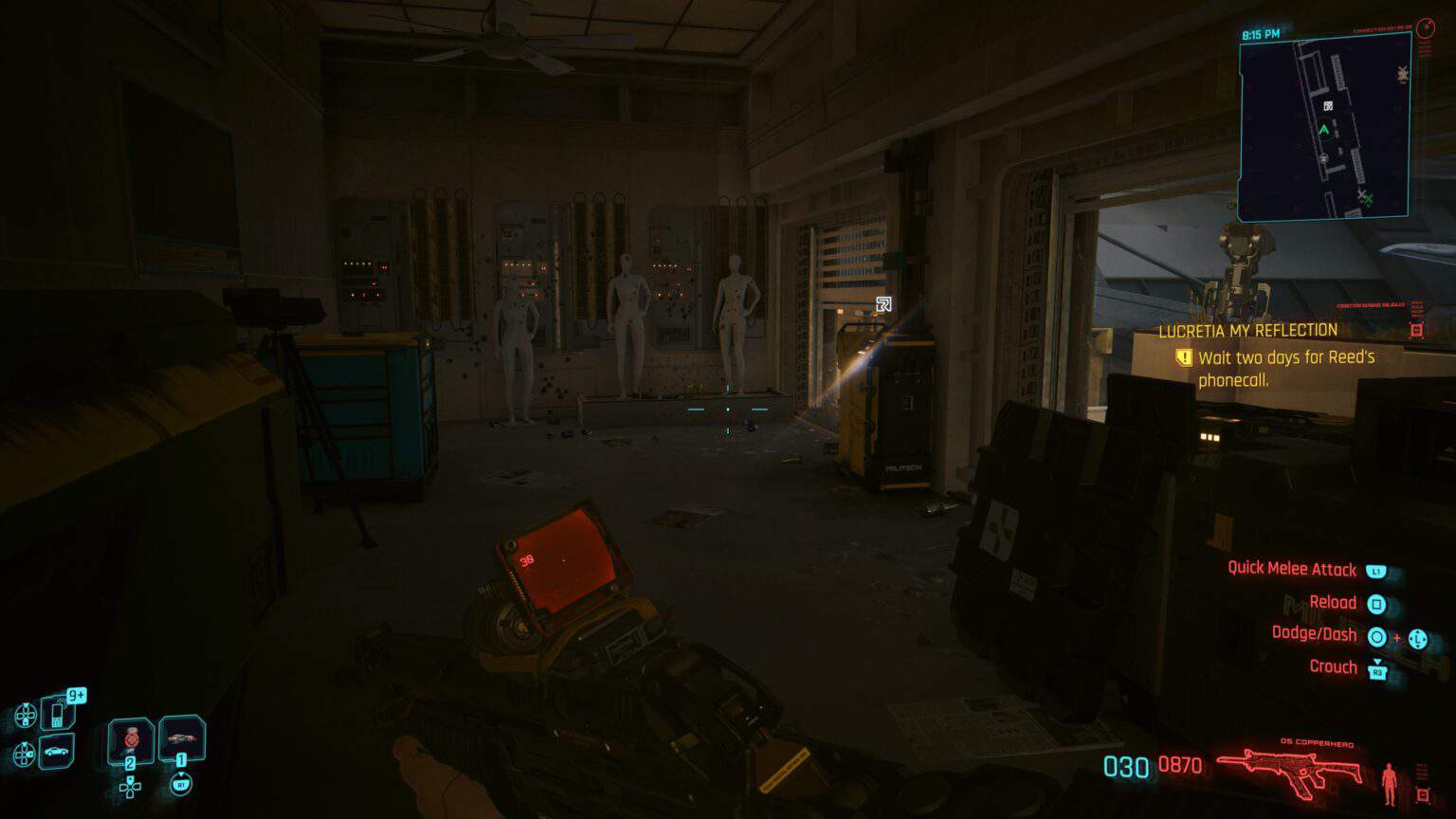Expand the 9+ unread messages badge
The width and height of the screenshot is (1456, 819).
click(76, 694)
